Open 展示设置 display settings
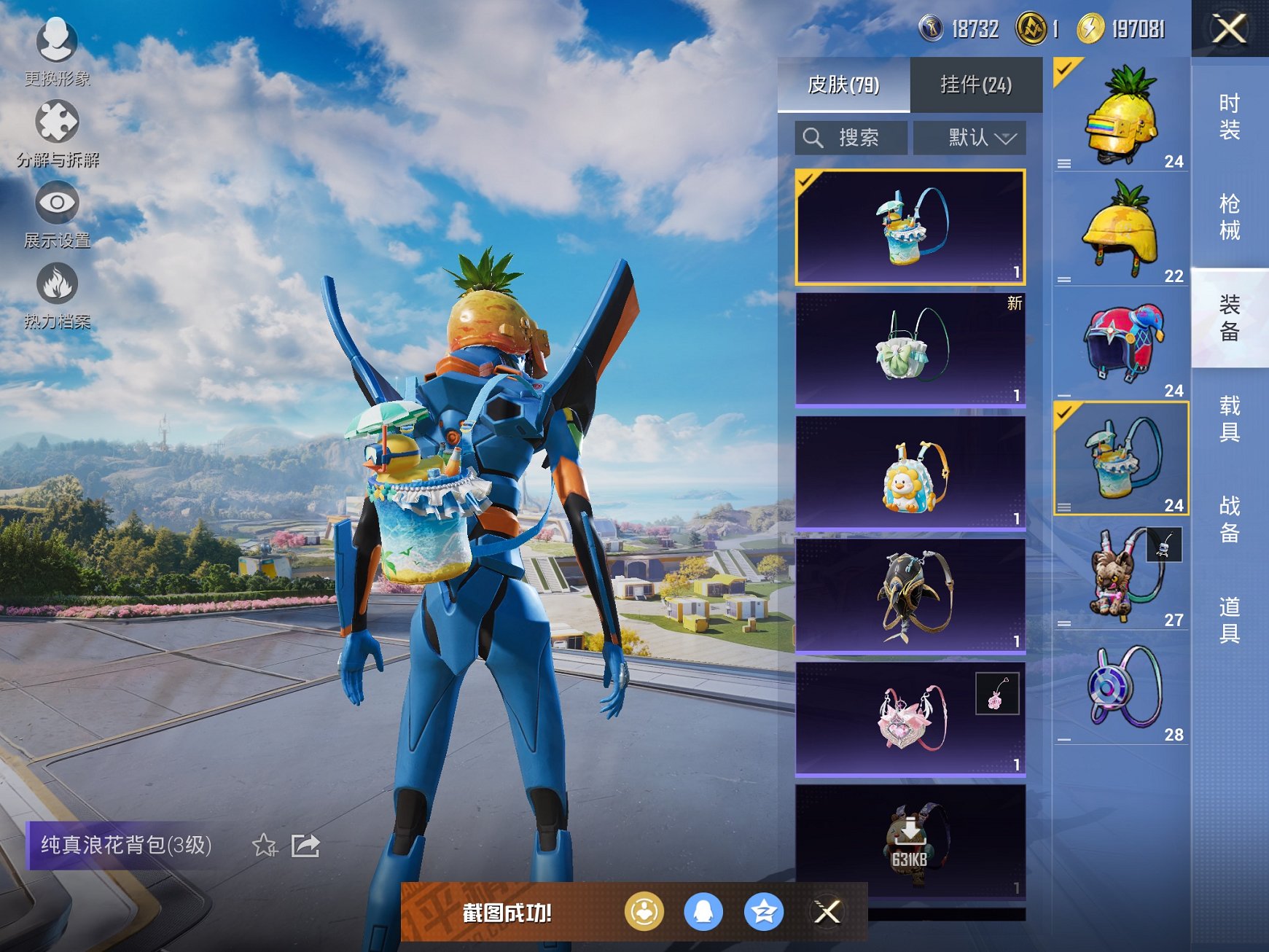This screenshot has height=952, width=1269. coord(57,211)
